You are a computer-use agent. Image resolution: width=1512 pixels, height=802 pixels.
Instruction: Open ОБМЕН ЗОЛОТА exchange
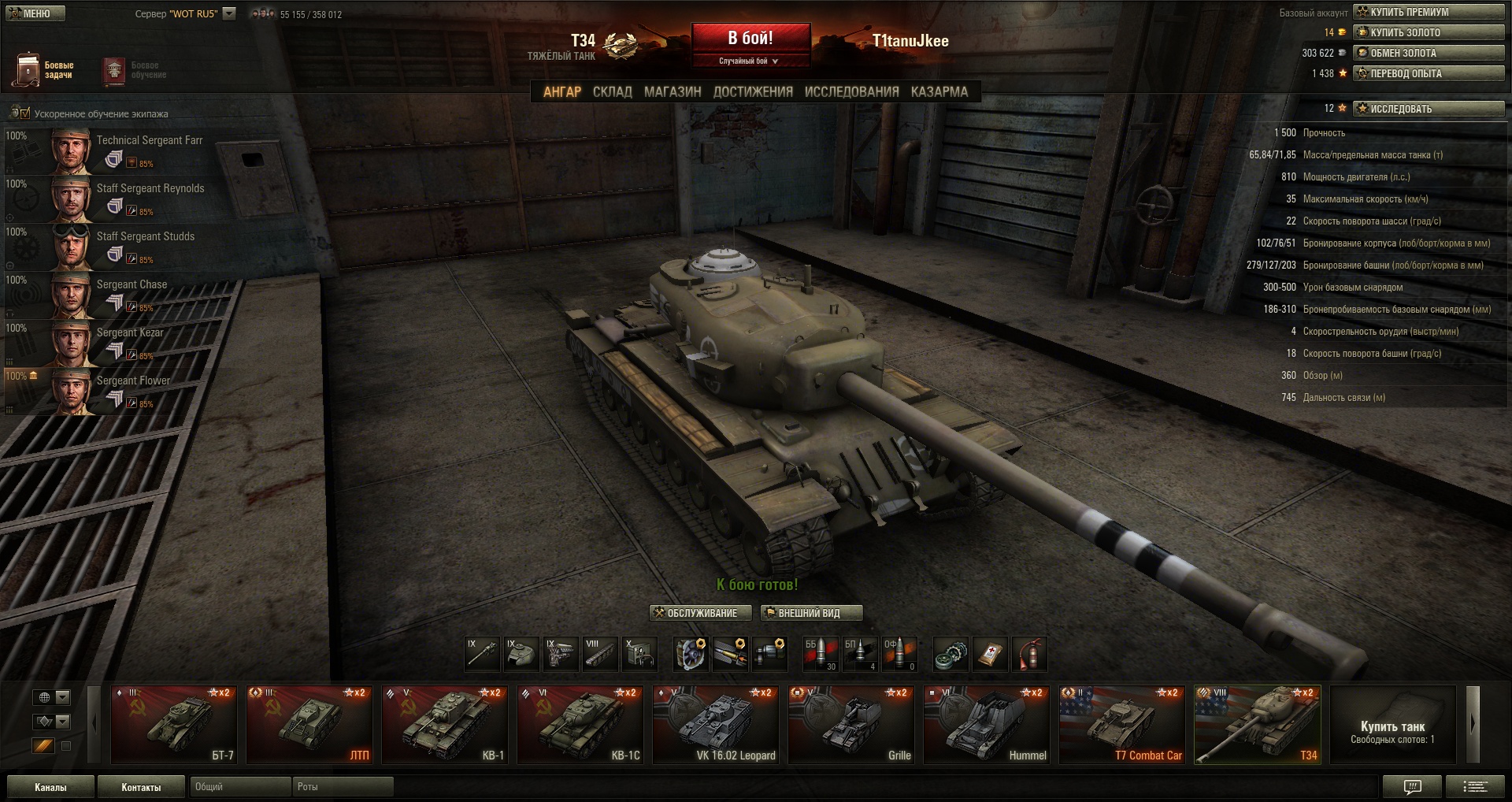(x=1428, y=53)
